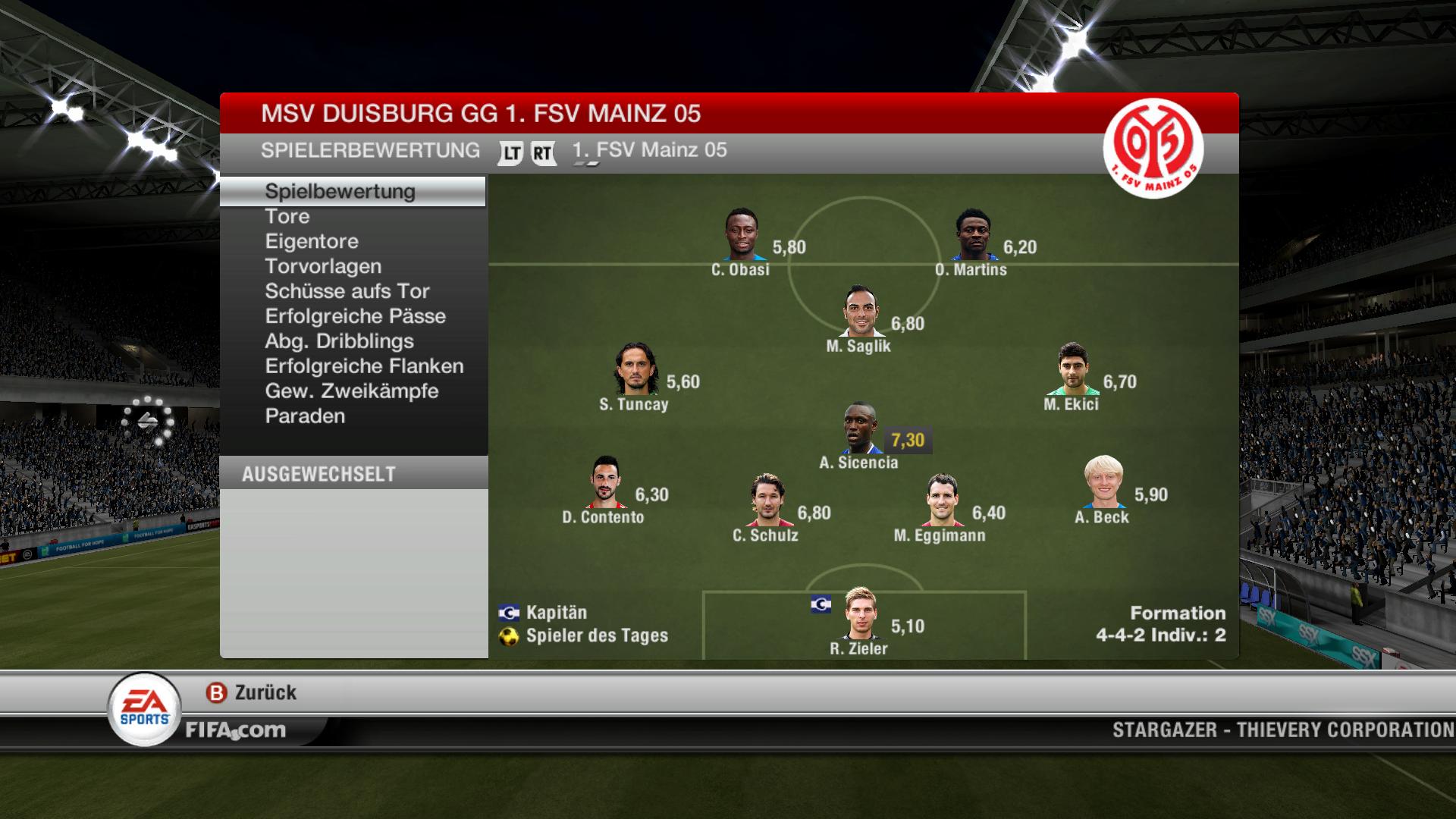Screen dimensions: 1456x819
Task: Show Erfolgreiche Flanken statistic
Action: click(364, 366)
